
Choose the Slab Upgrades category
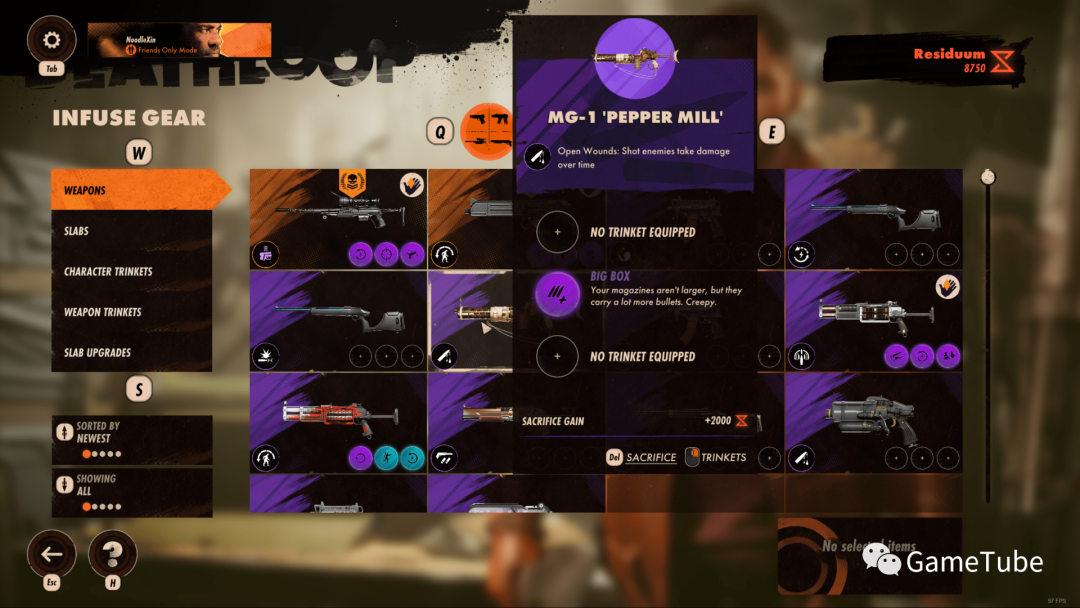[x=132, y=353]
